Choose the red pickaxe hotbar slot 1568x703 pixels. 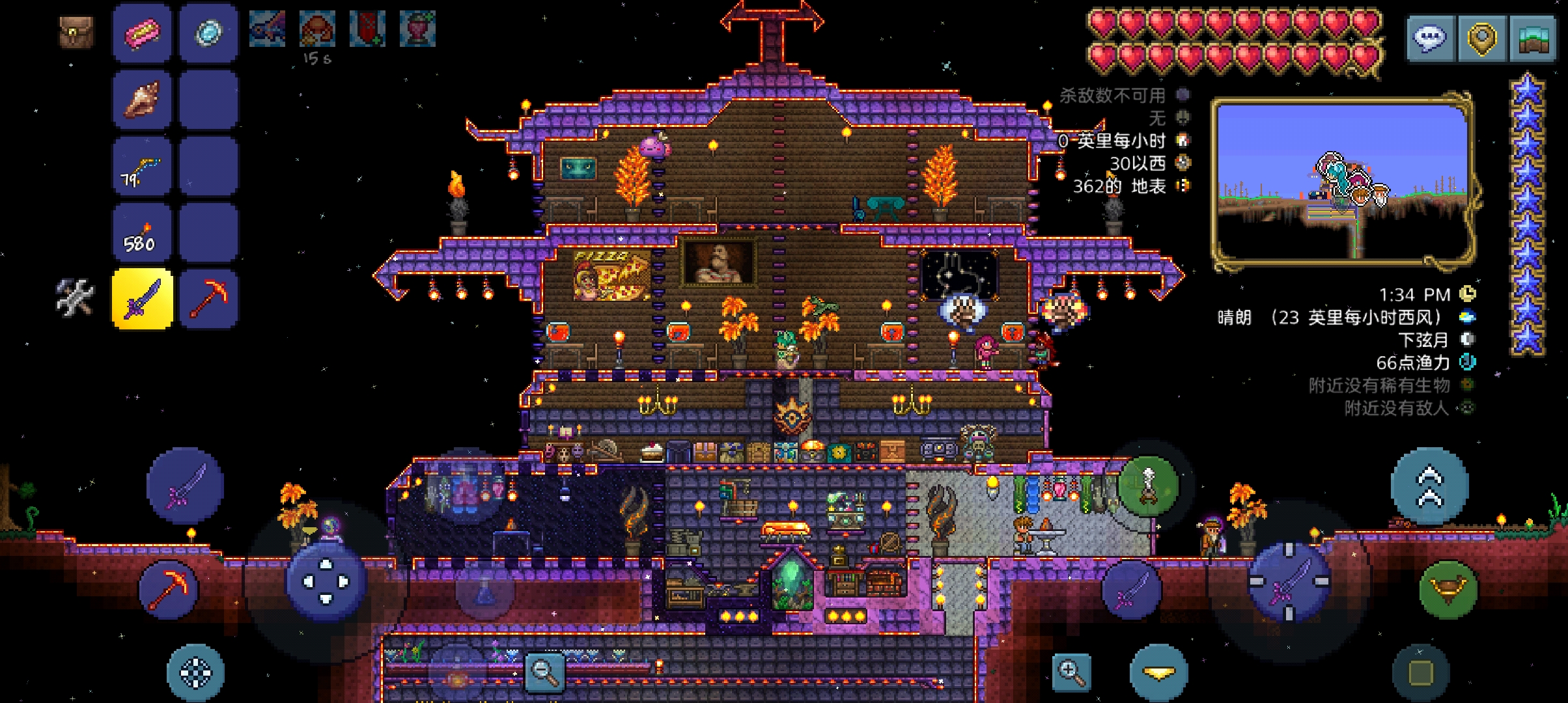click(208, 299)
